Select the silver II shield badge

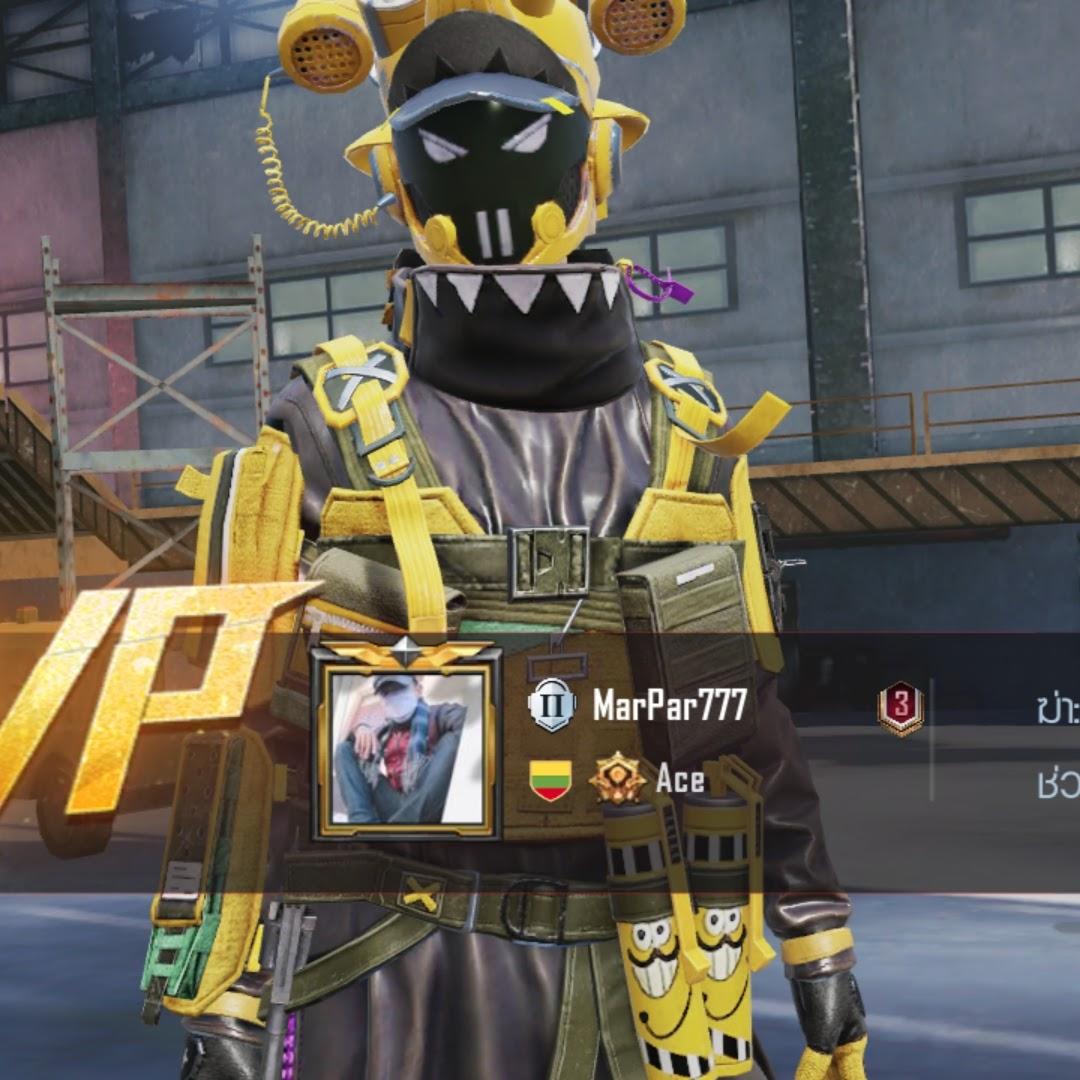point(552,704)
